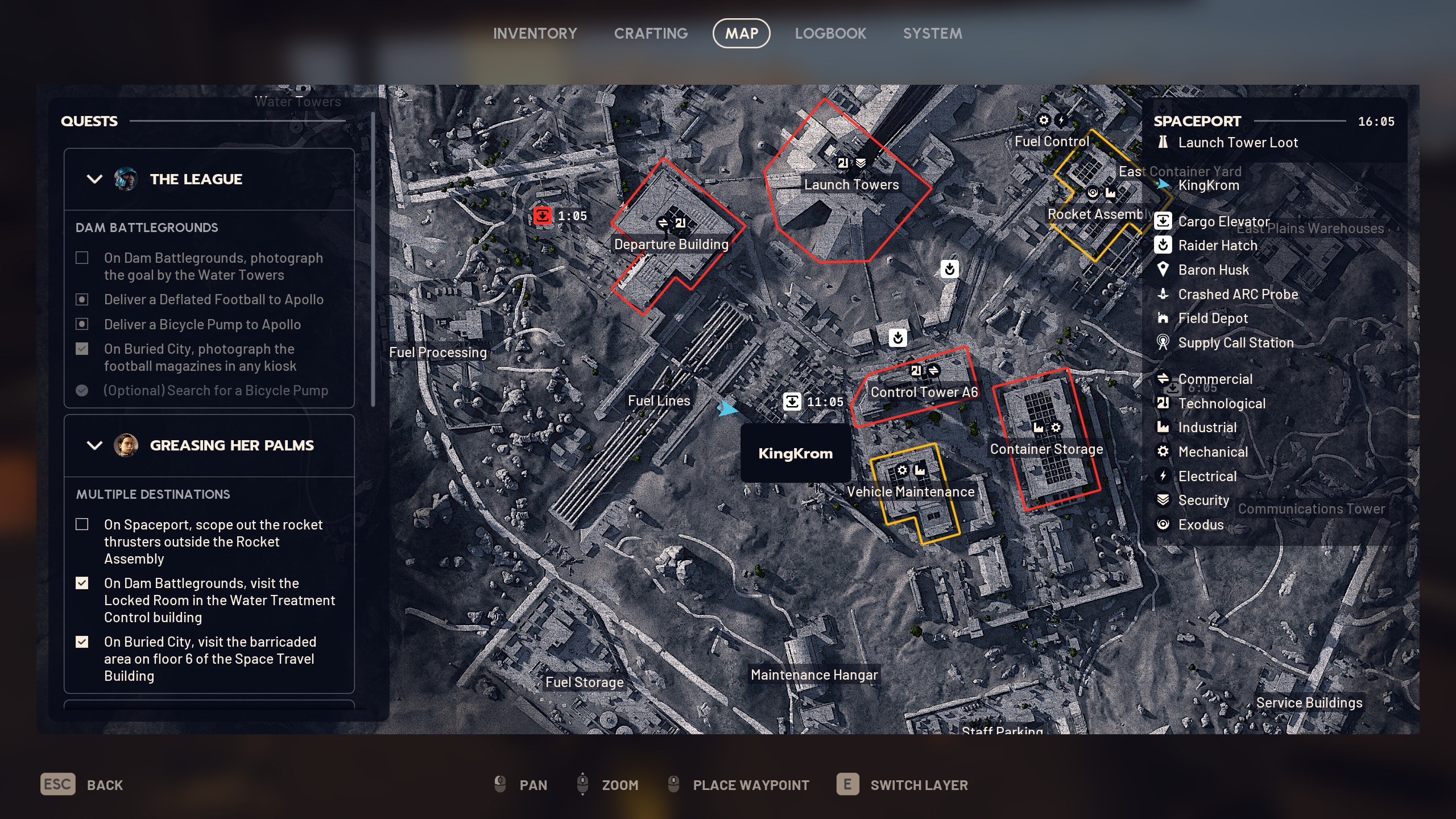Click the ESC Back button
This screenshot has height=819, width=1456.
pyautogui.click(x=57, y=784)
